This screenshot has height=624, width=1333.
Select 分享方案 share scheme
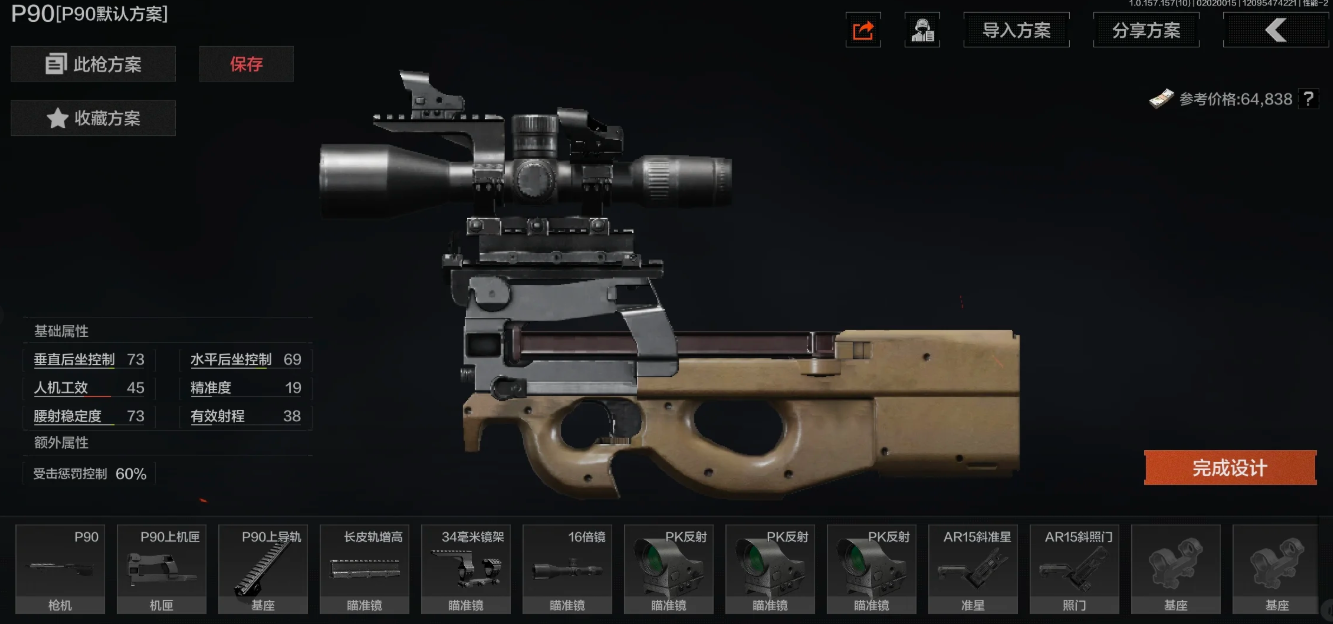[1146, 31]
